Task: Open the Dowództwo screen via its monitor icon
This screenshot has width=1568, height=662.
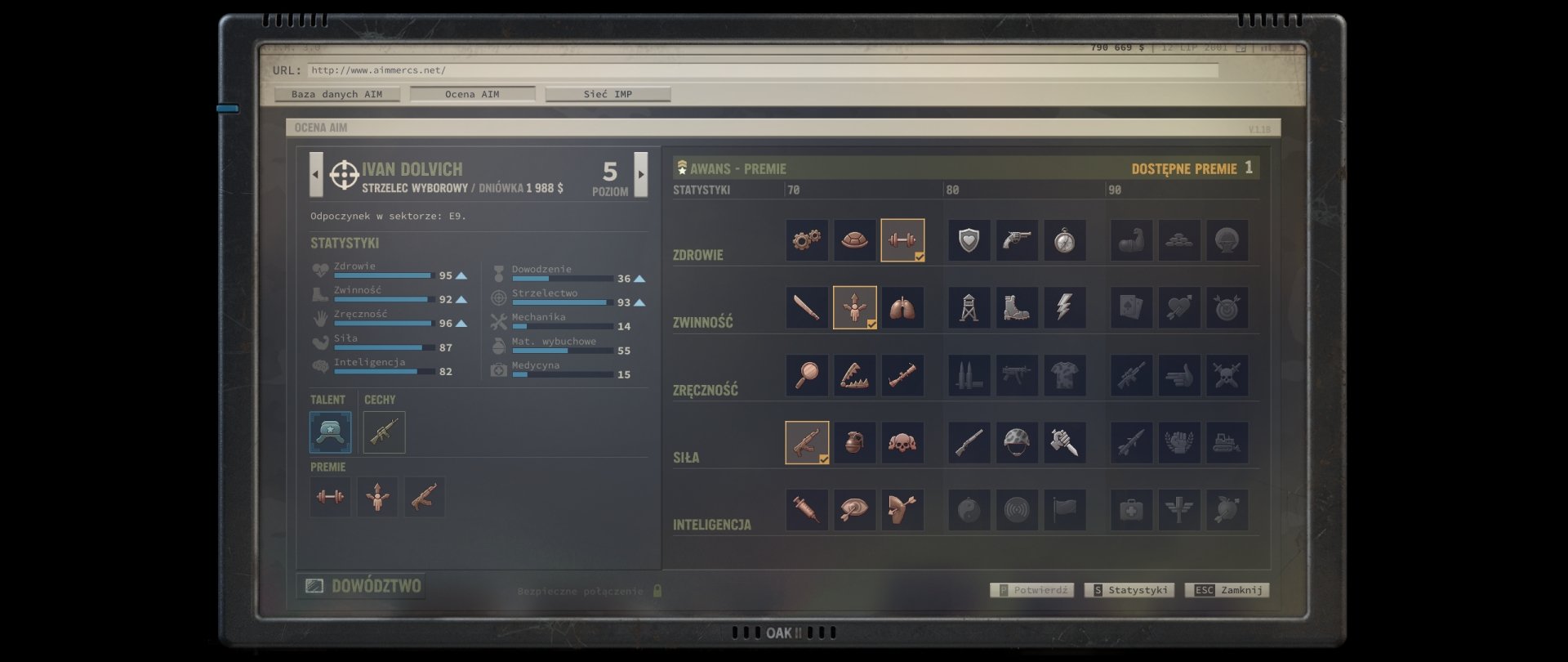Action: 314,585
